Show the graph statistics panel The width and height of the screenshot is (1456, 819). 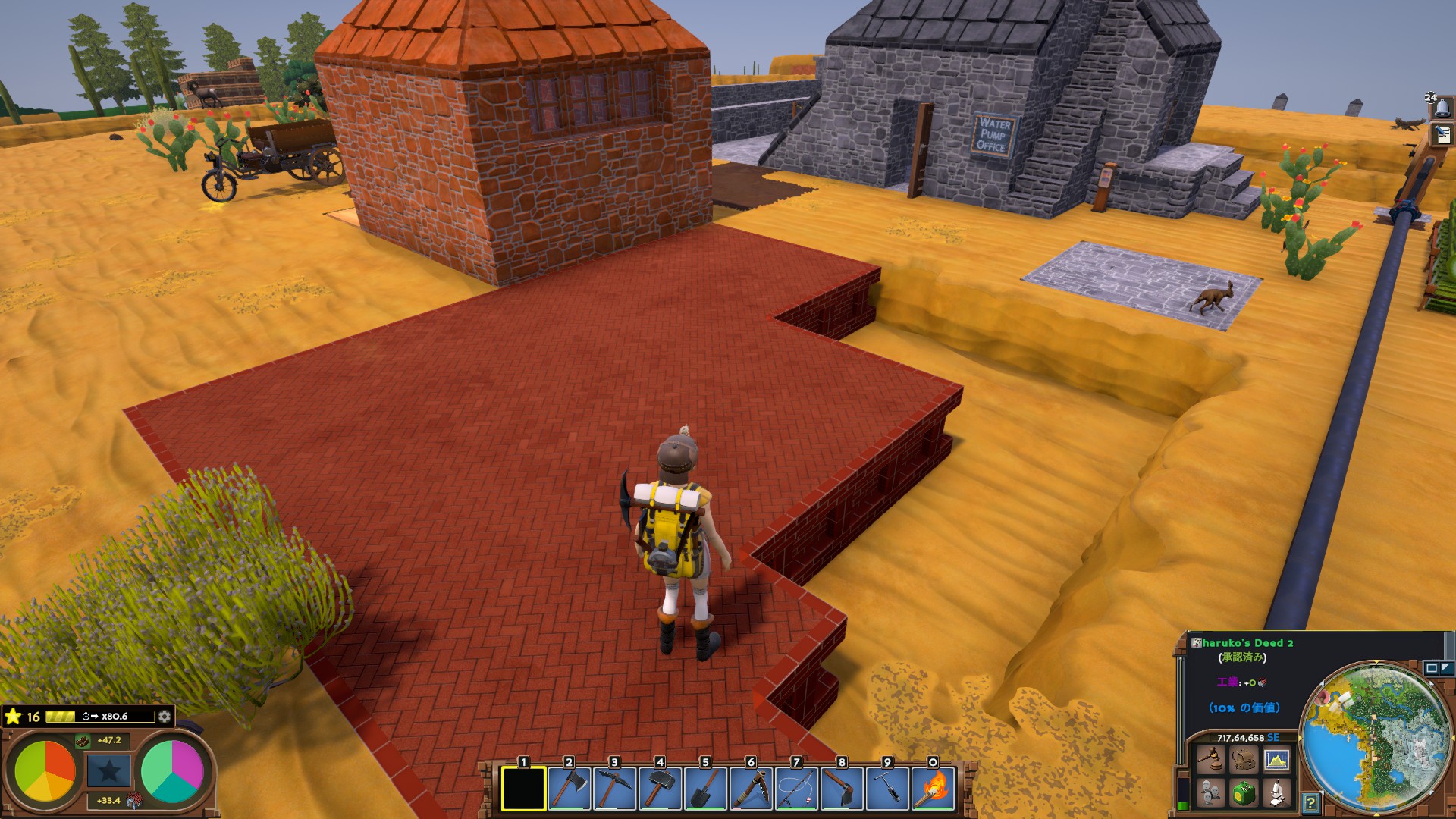(x=1276, y=759)
